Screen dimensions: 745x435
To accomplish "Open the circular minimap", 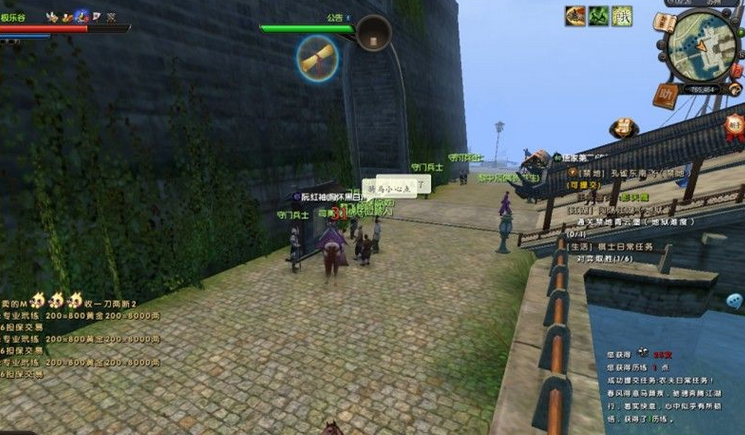I will coord(702,46).
